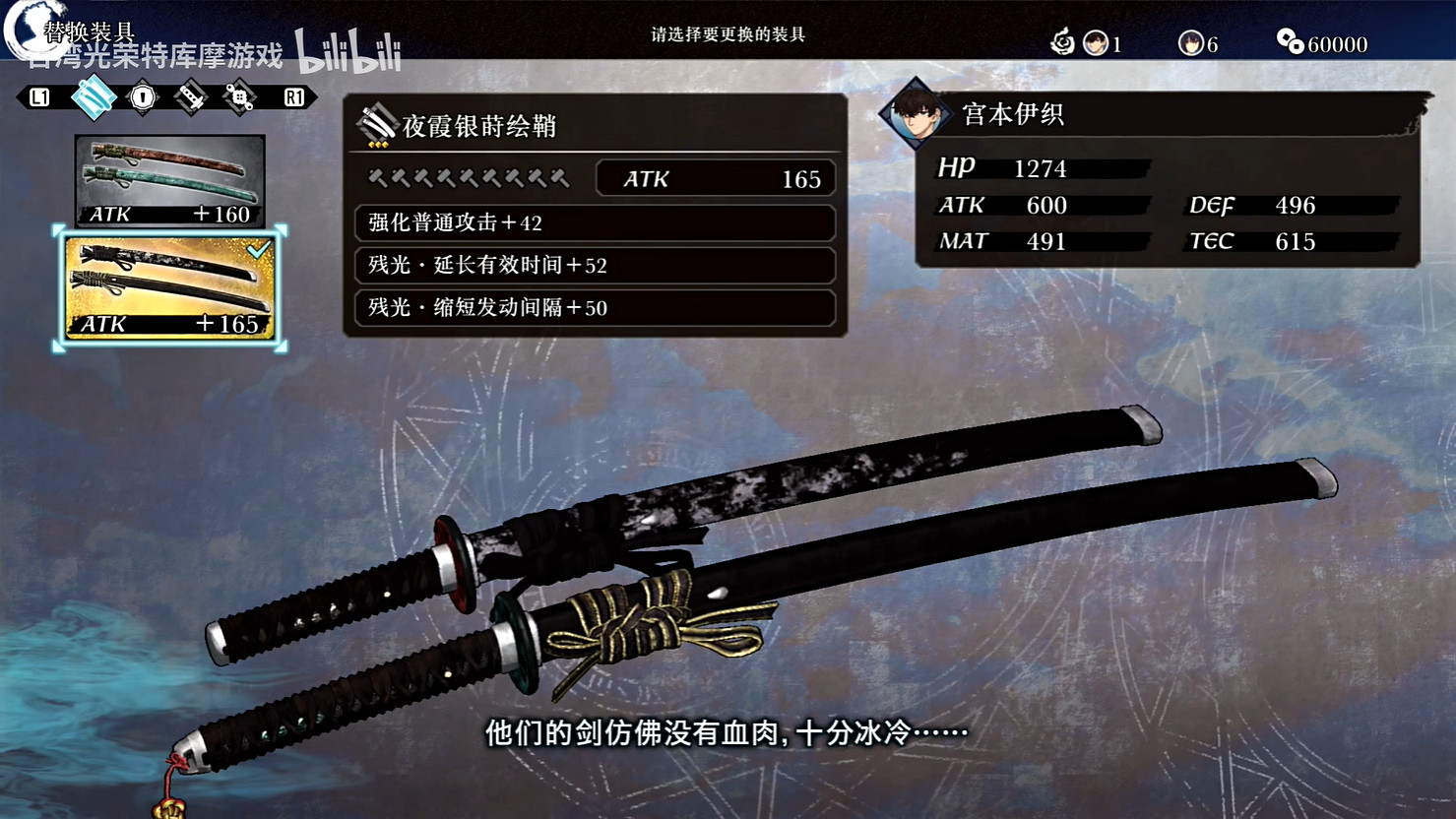This screenshot has width=1456, height=819.
Task: Open the medal/seal equipment category icon
Action: [143, 97]
